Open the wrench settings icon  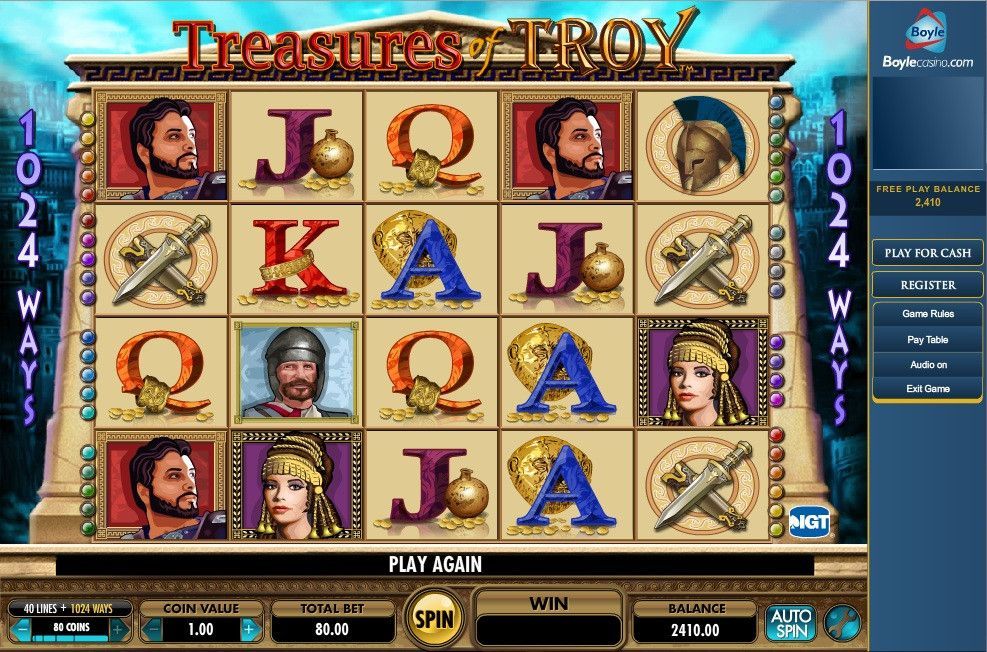(x=841, y=622)
